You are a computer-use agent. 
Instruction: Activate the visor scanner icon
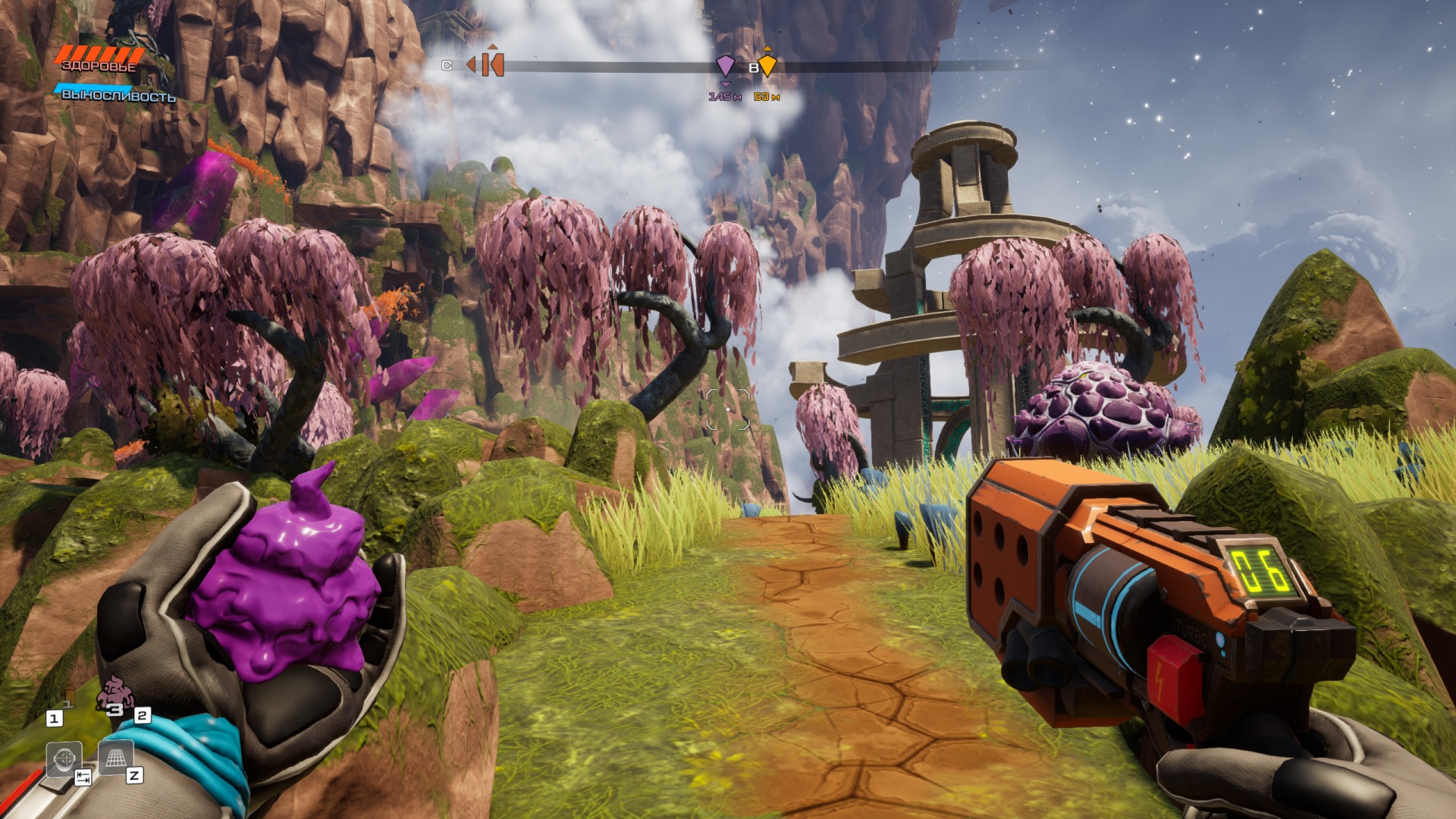click(x=64, y=758)
